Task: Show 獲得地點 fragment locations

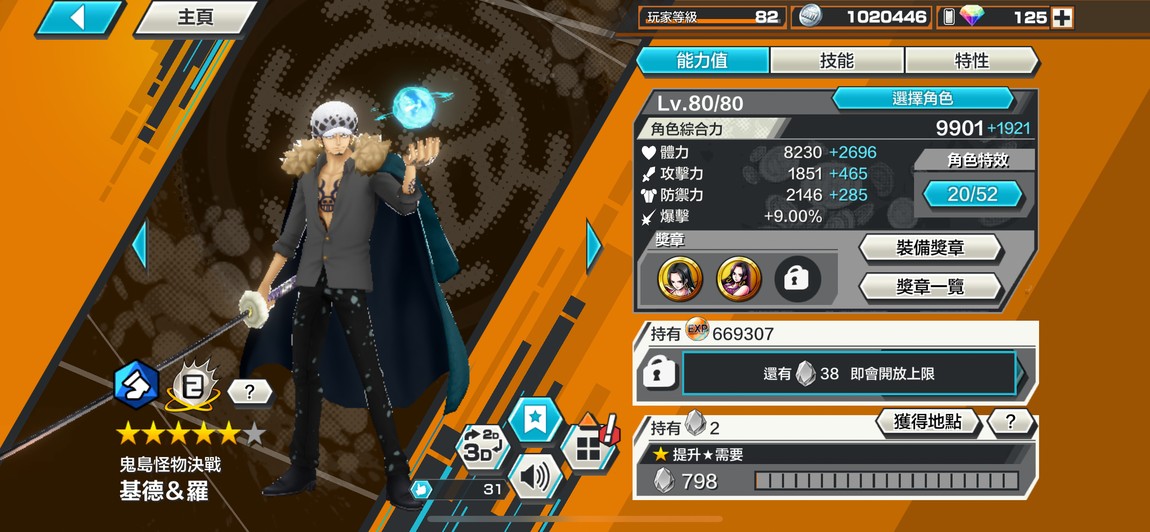Action: pos(926,422)
